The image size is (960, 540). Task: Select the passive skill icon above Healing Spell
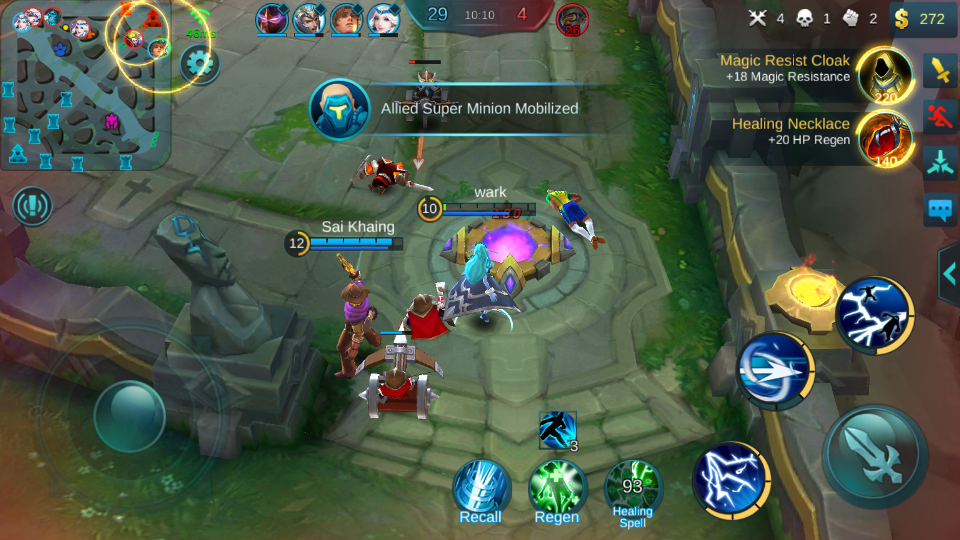tap(557, 430)
